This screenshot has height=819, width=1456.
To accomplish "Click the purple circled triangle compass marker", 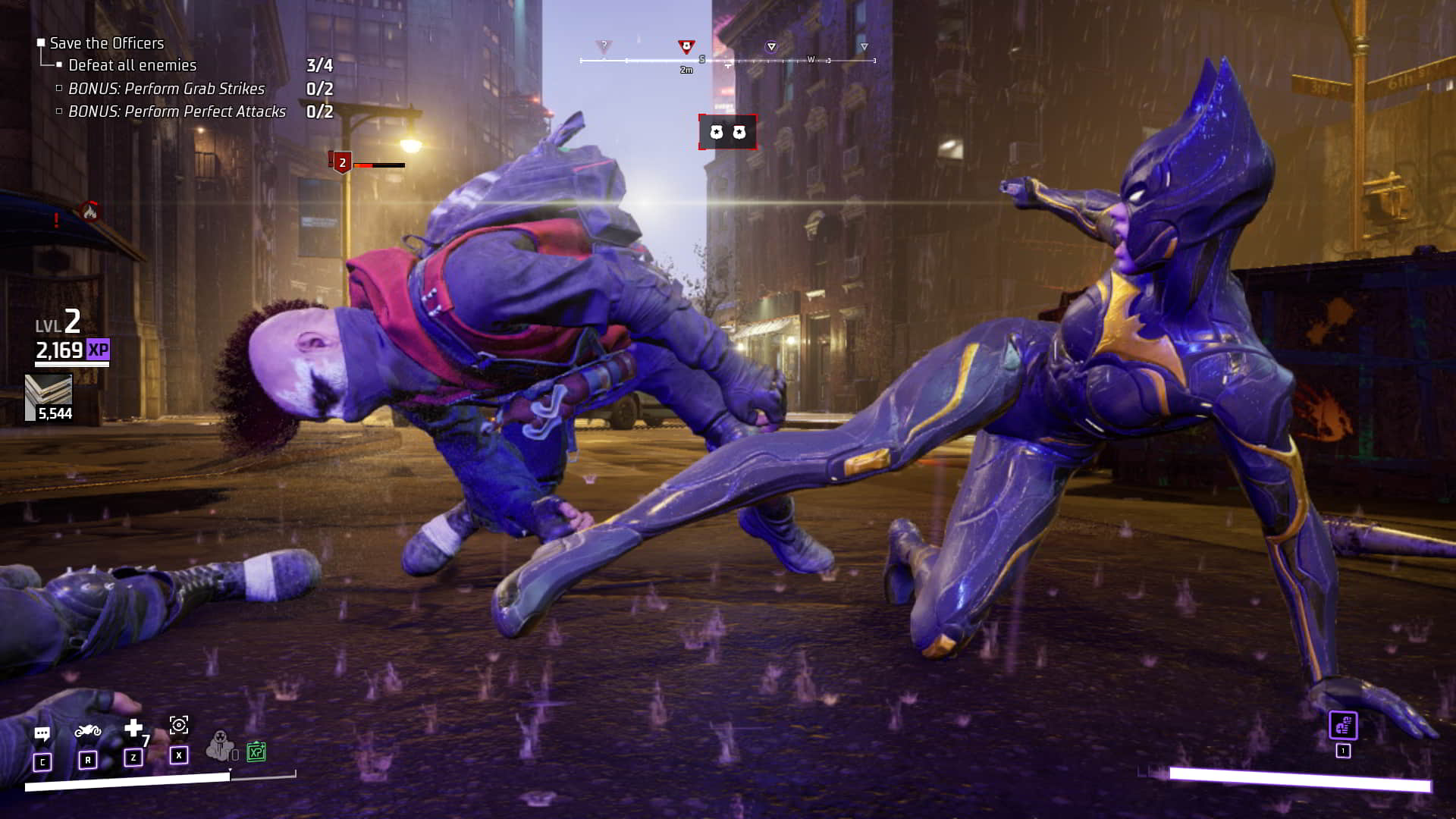I will click(771, 47).
